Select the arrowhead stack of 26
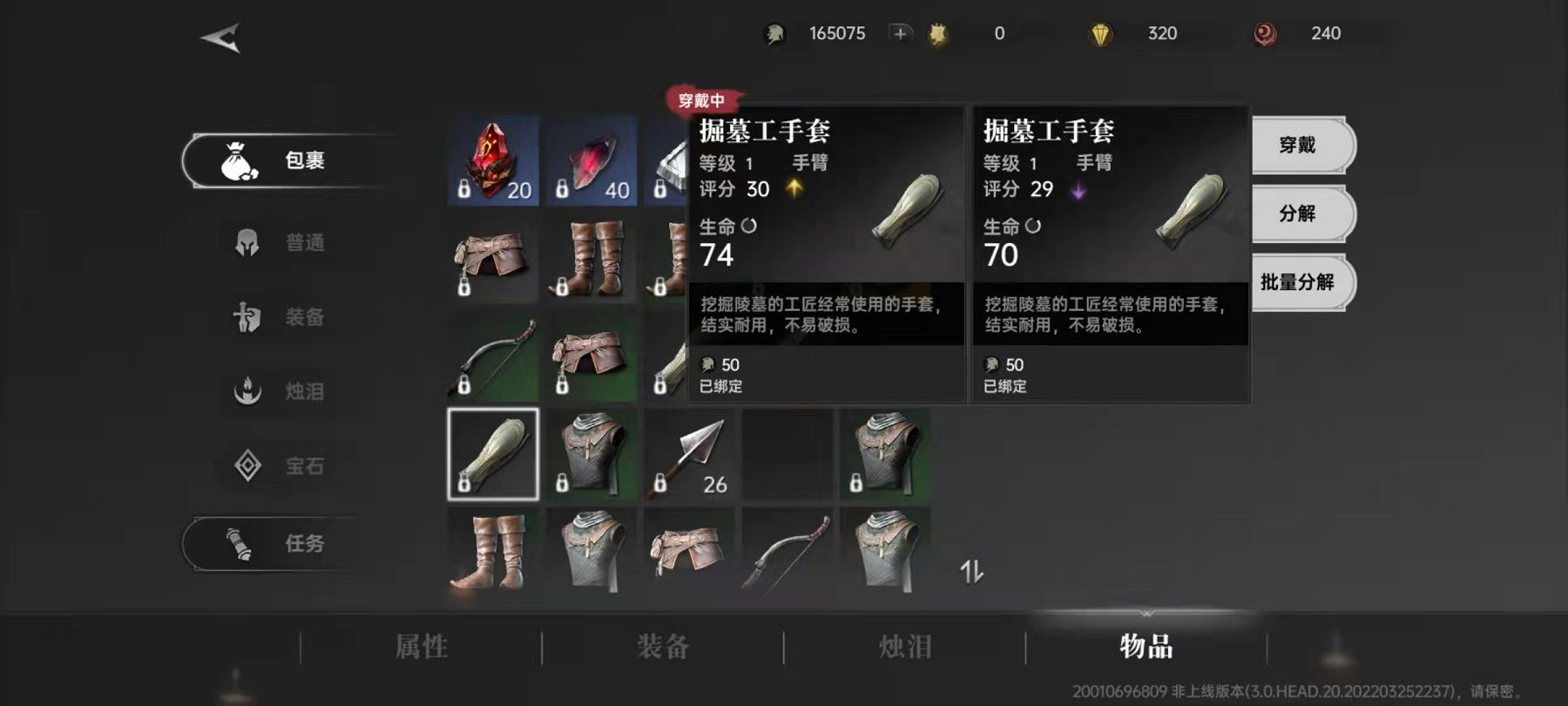The width and height of the screenshot is (1568, 706). 689,454
